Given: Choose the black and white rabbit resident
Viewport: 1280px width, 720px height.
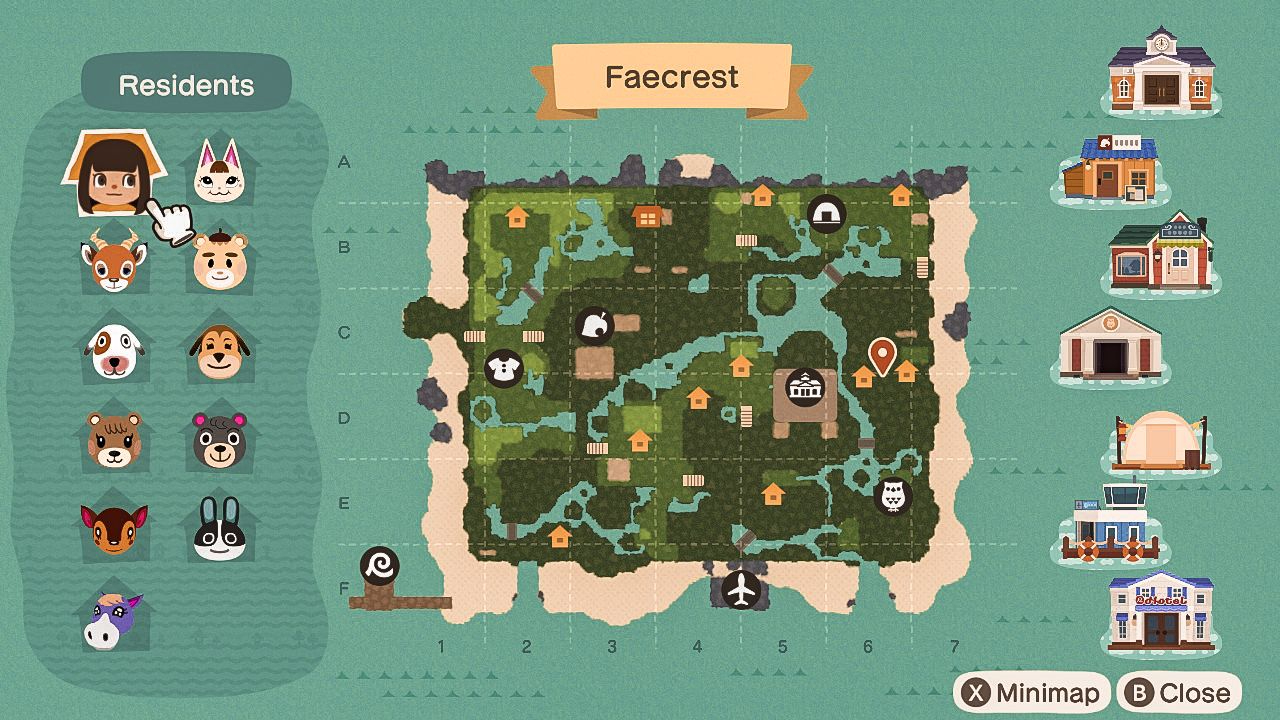Looking at the screenshot, I should click(x=219, y=530).
